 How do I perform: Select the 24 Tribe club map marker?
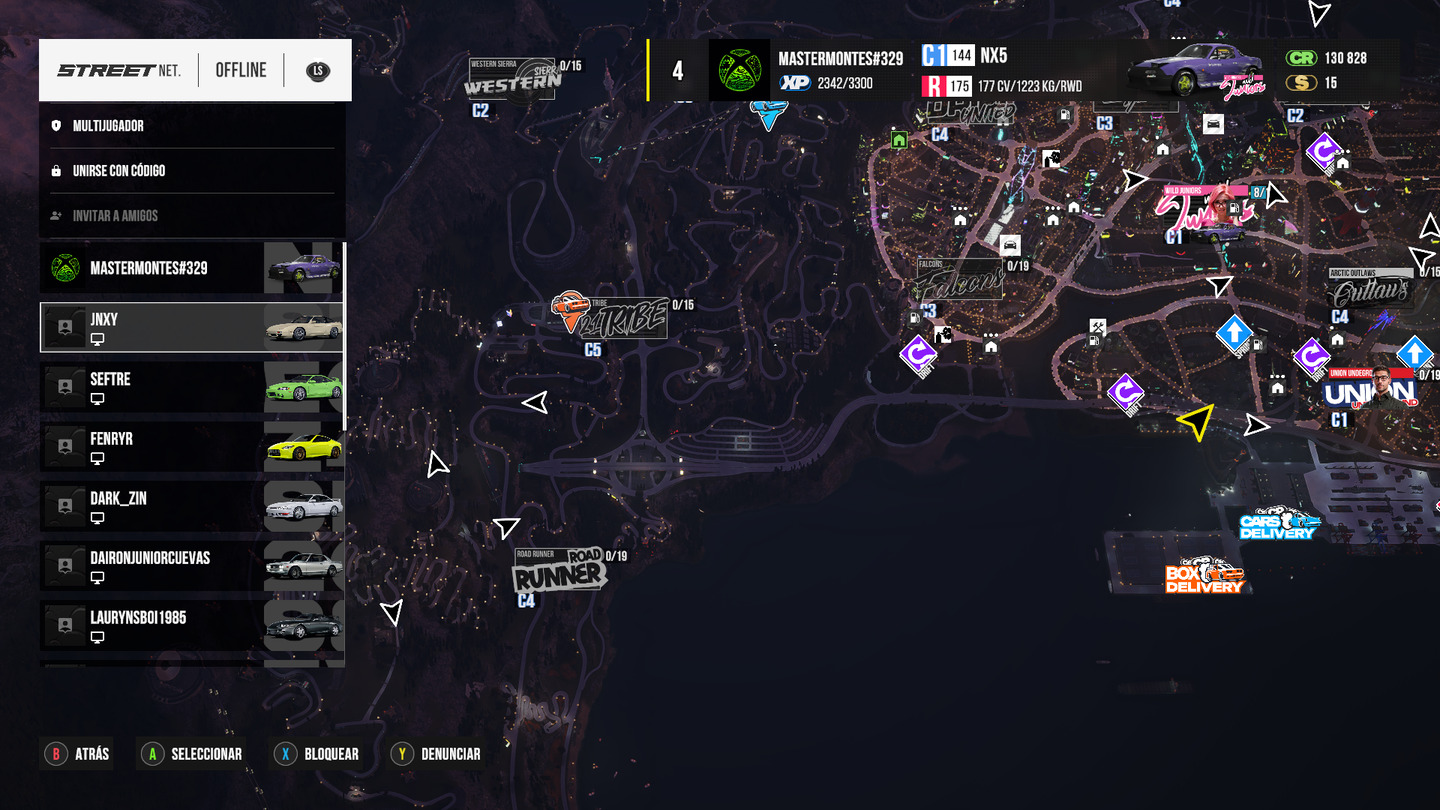click(x=609, y=316)
